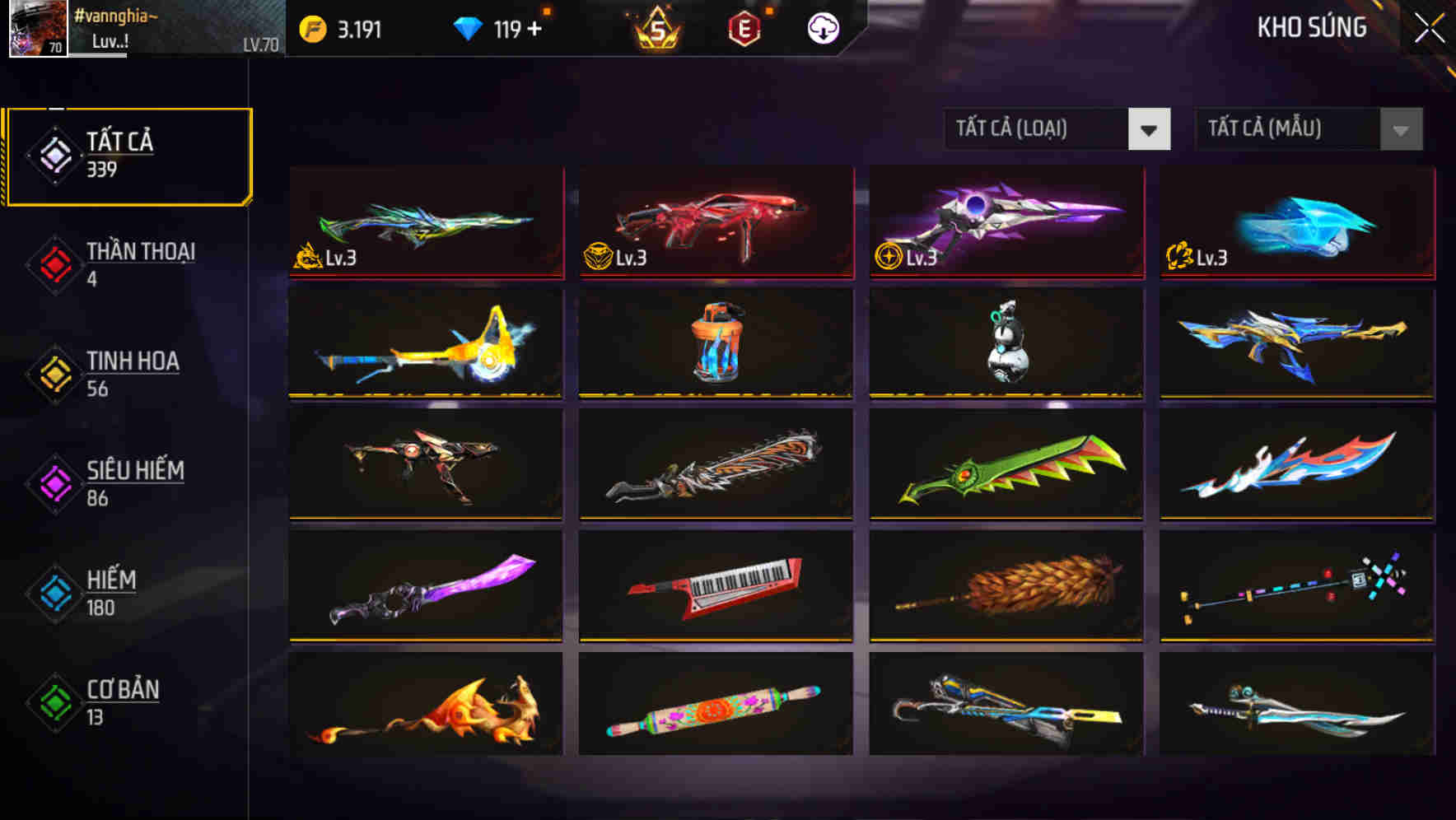Open the TẤT CẢ (LOẠI) type dropdown
This screenshot has width=1456, height=820.
click(1038, 129)
